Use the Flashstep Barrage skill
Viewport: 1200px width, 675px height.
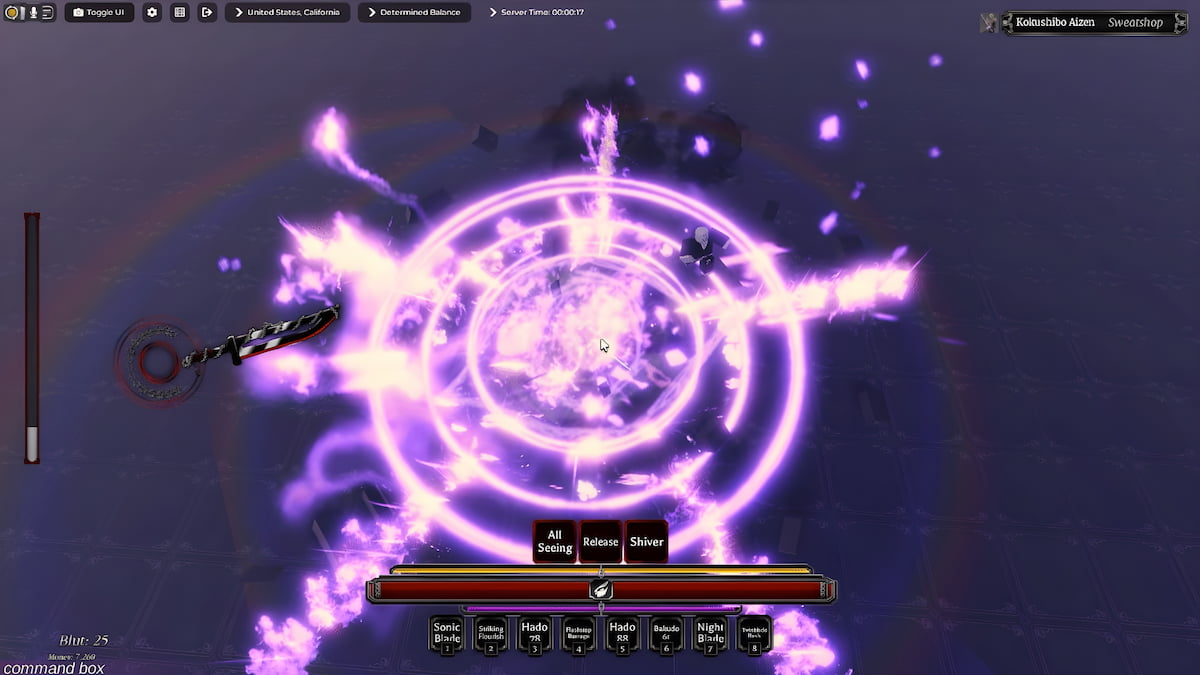point(578,634)
